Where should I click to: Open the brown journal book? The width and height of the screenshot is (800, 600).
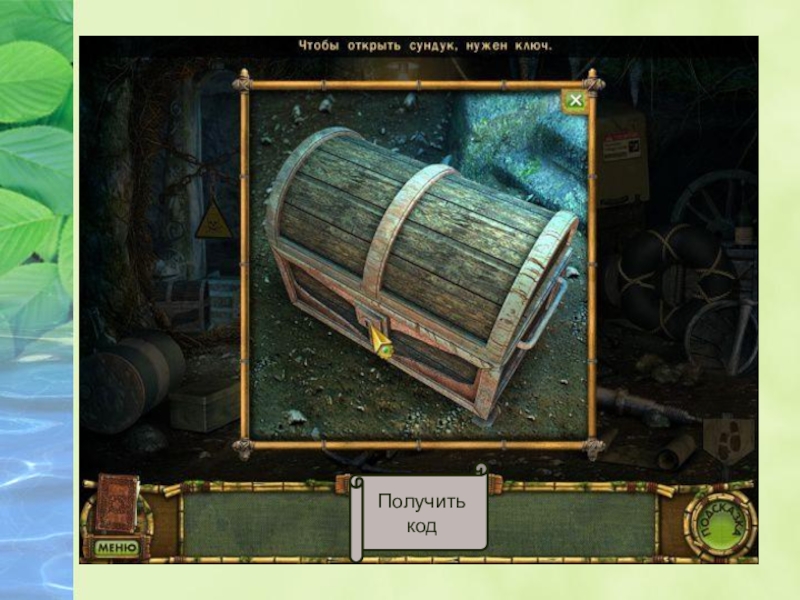(x=116, y=502)
